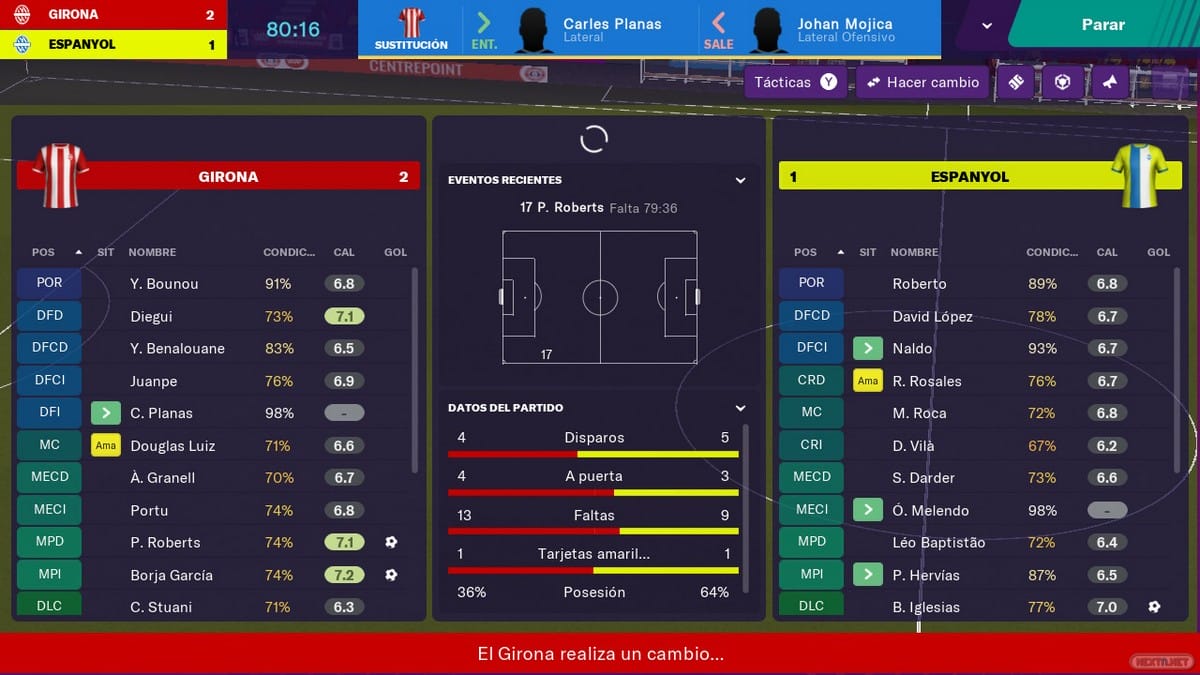The image size is (1200, 675).
Task: Select Douglas Luiz in the Girona list
Action: (172, 446)
